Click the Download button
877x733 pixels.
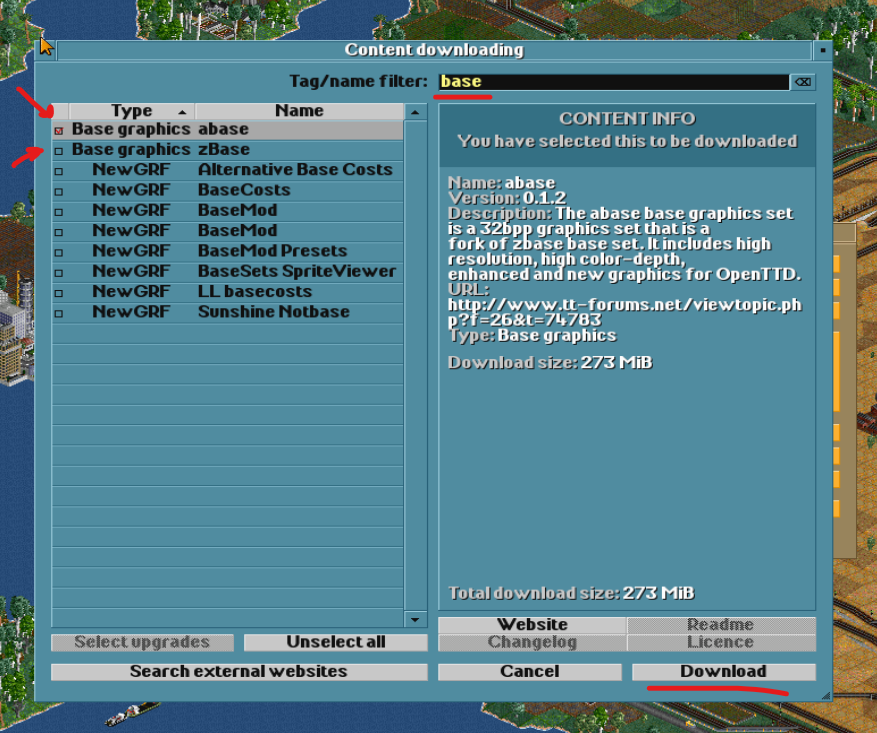pos(723,671)
